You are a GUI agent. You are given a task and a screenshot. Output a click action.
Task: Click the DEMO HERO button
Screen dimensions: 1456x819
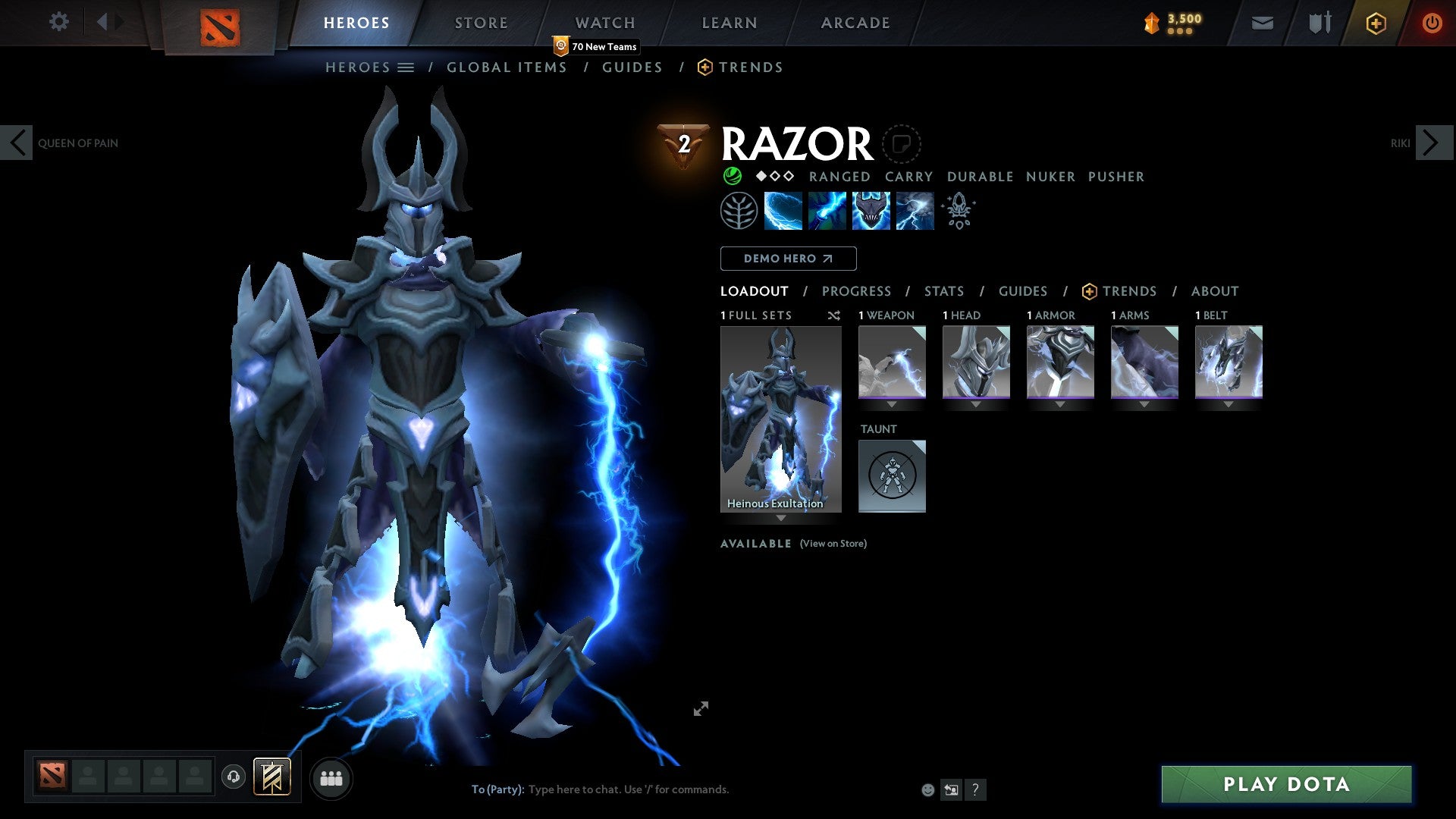click(x=788, y=259)
